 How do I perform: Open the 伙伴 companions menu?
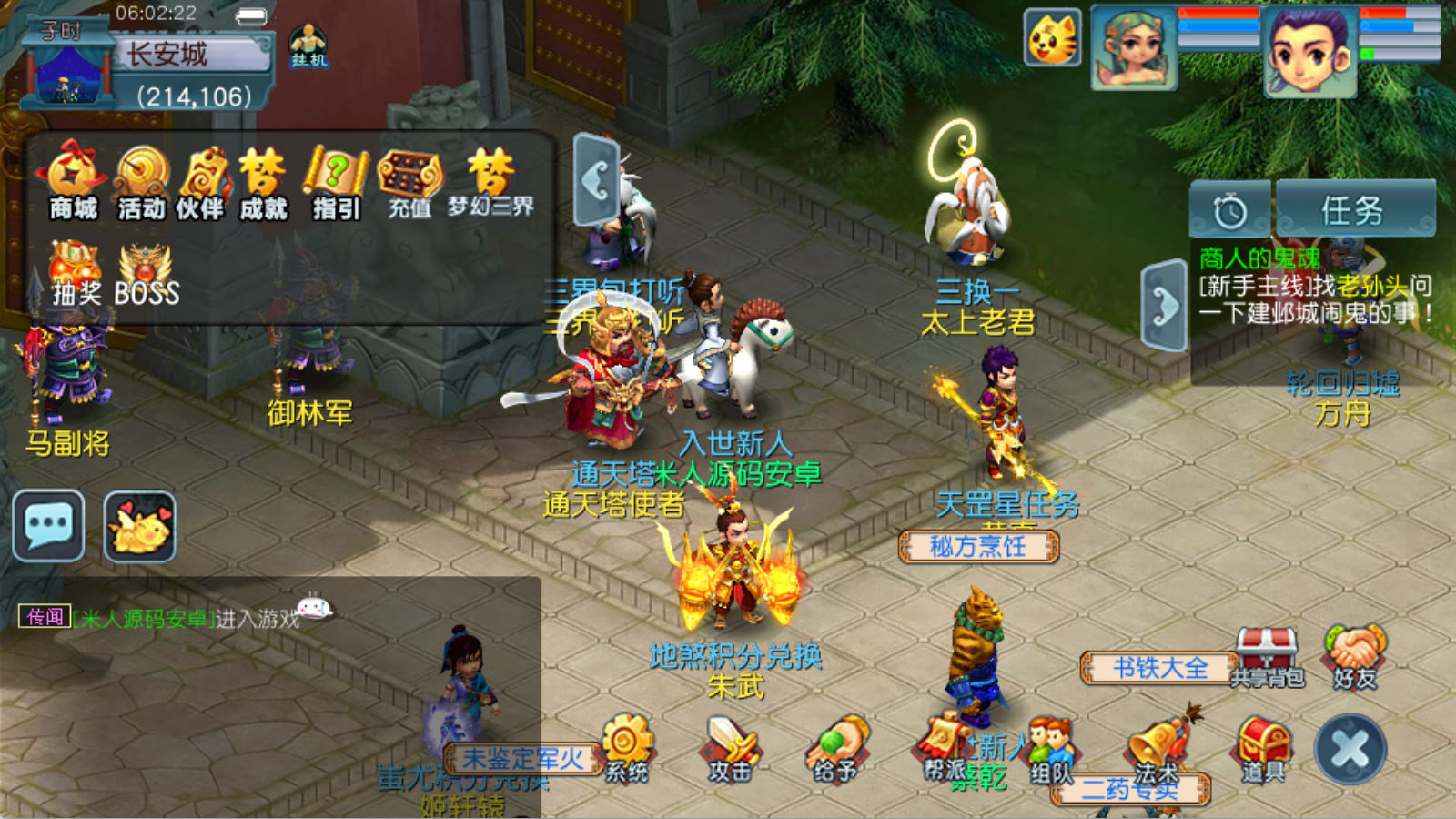pos(201,182)
